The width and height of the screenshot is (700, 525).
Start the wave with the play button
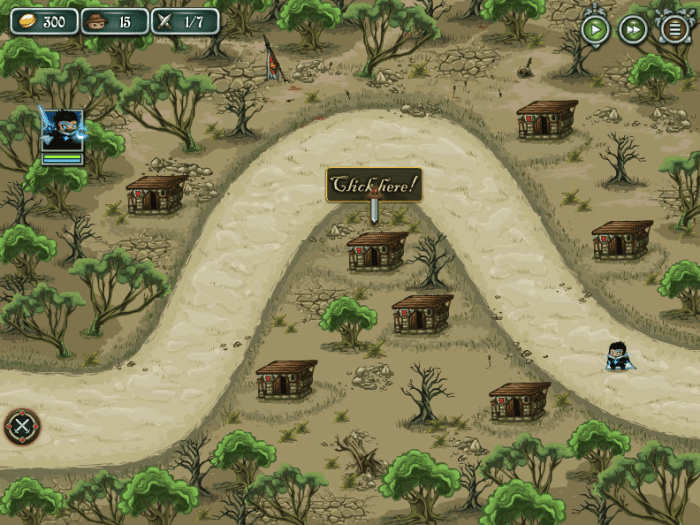(x=596, y=30)
